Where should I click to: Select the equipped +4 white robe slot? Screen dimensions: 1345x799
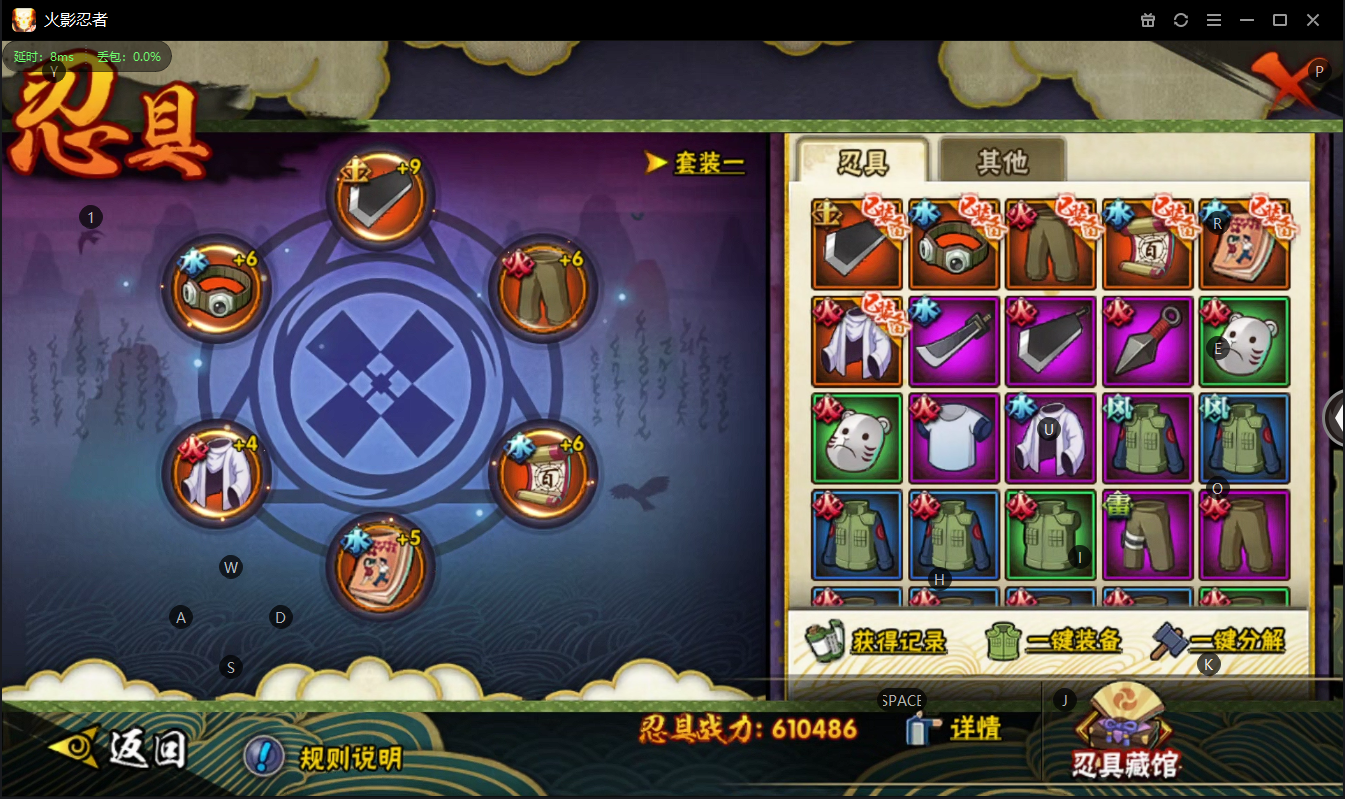217,473
